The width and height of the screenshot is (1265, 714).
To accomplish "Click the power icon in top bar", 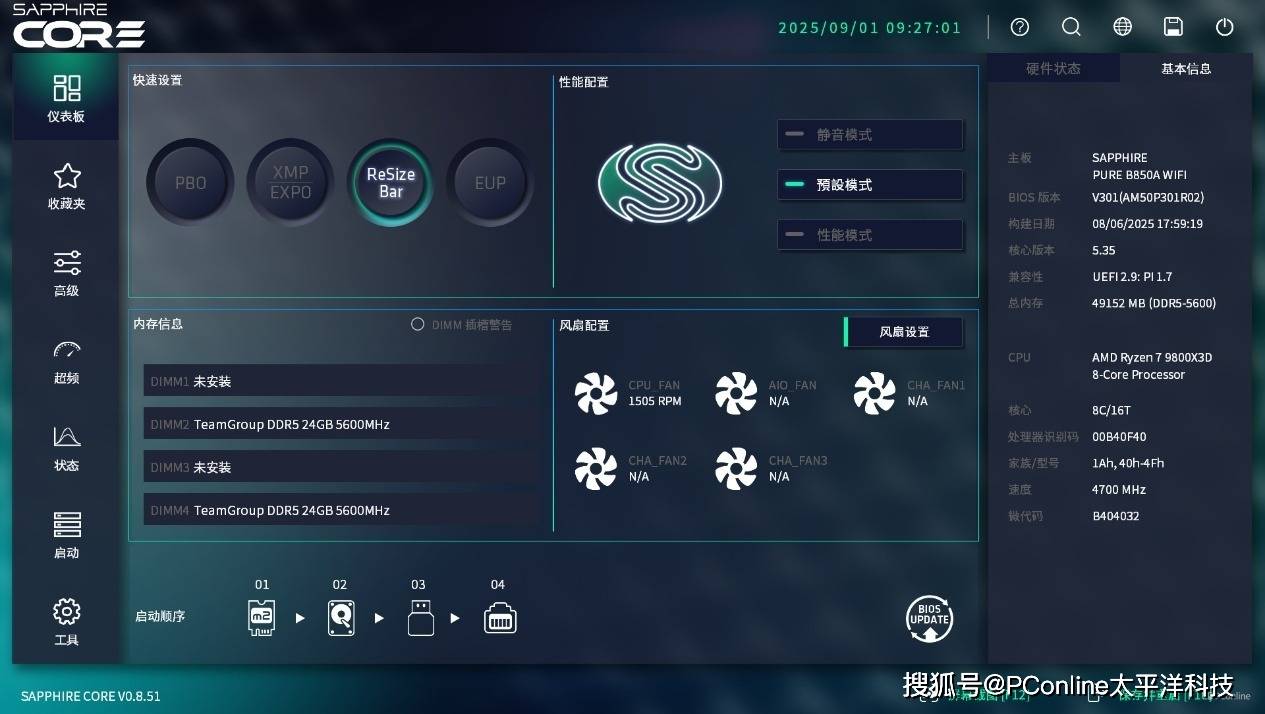I will coord(1224,27).
